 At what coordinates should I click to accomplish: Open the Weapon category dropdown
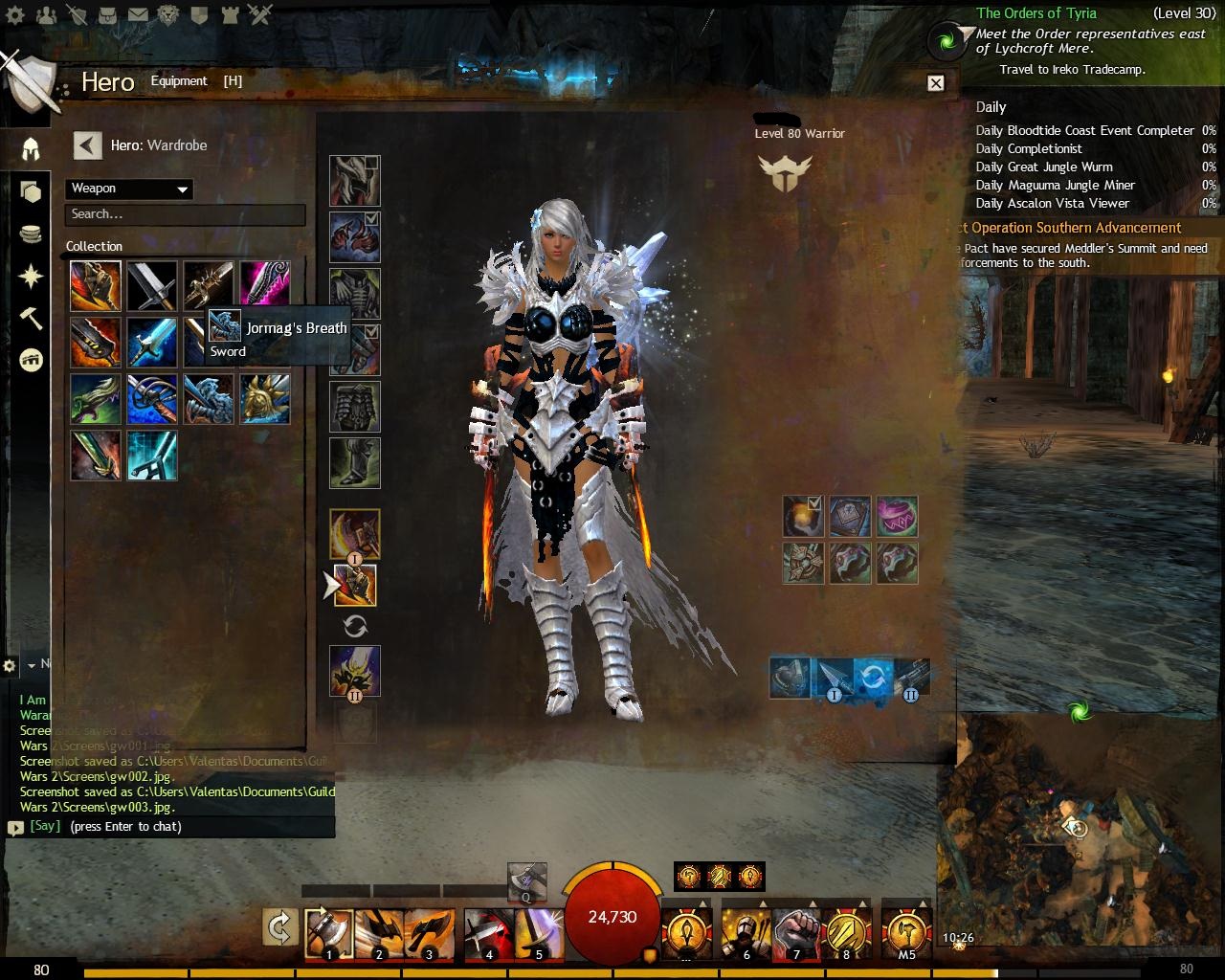click(x=129, y=189)
